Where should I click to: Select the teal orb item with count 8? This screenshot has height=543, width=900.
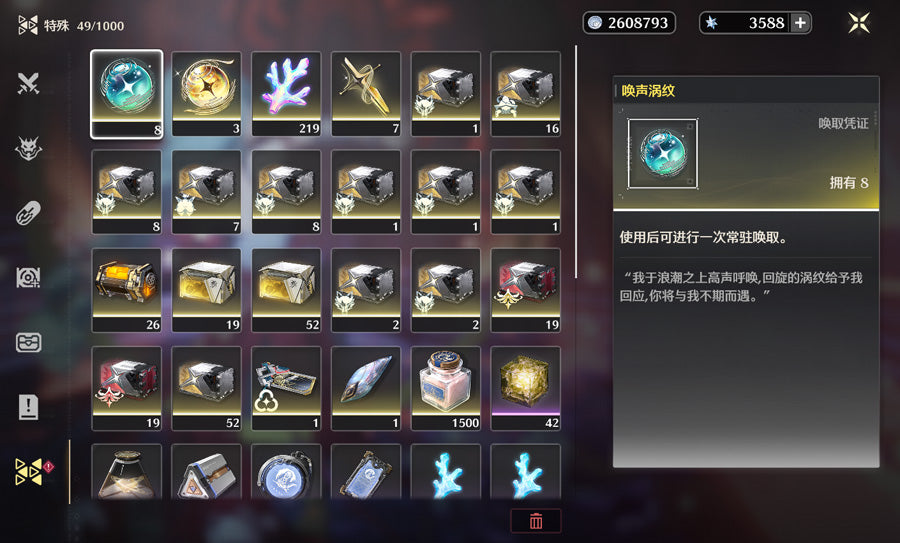click(126, 93)
